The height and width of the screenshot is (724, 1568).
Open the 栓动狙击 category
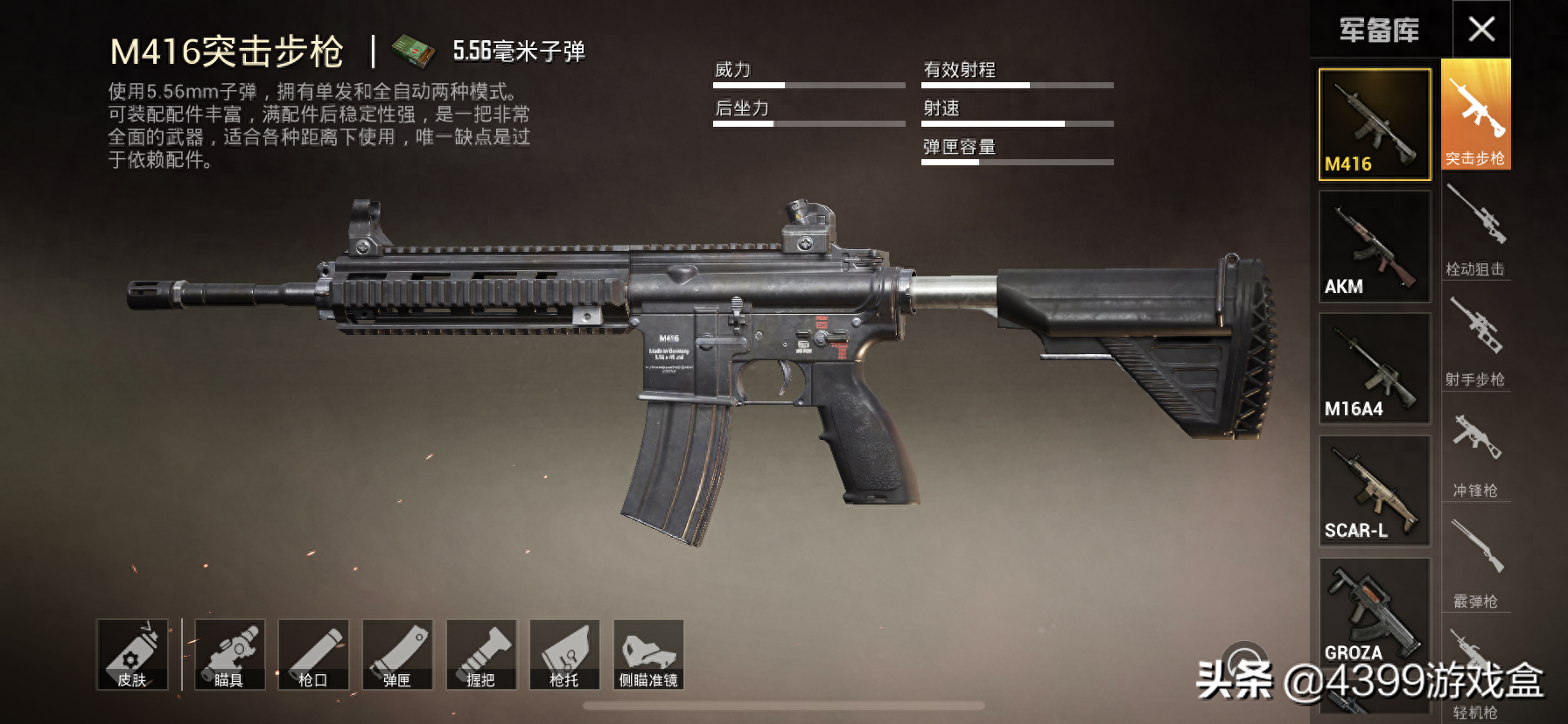(x=1475, y=229)
